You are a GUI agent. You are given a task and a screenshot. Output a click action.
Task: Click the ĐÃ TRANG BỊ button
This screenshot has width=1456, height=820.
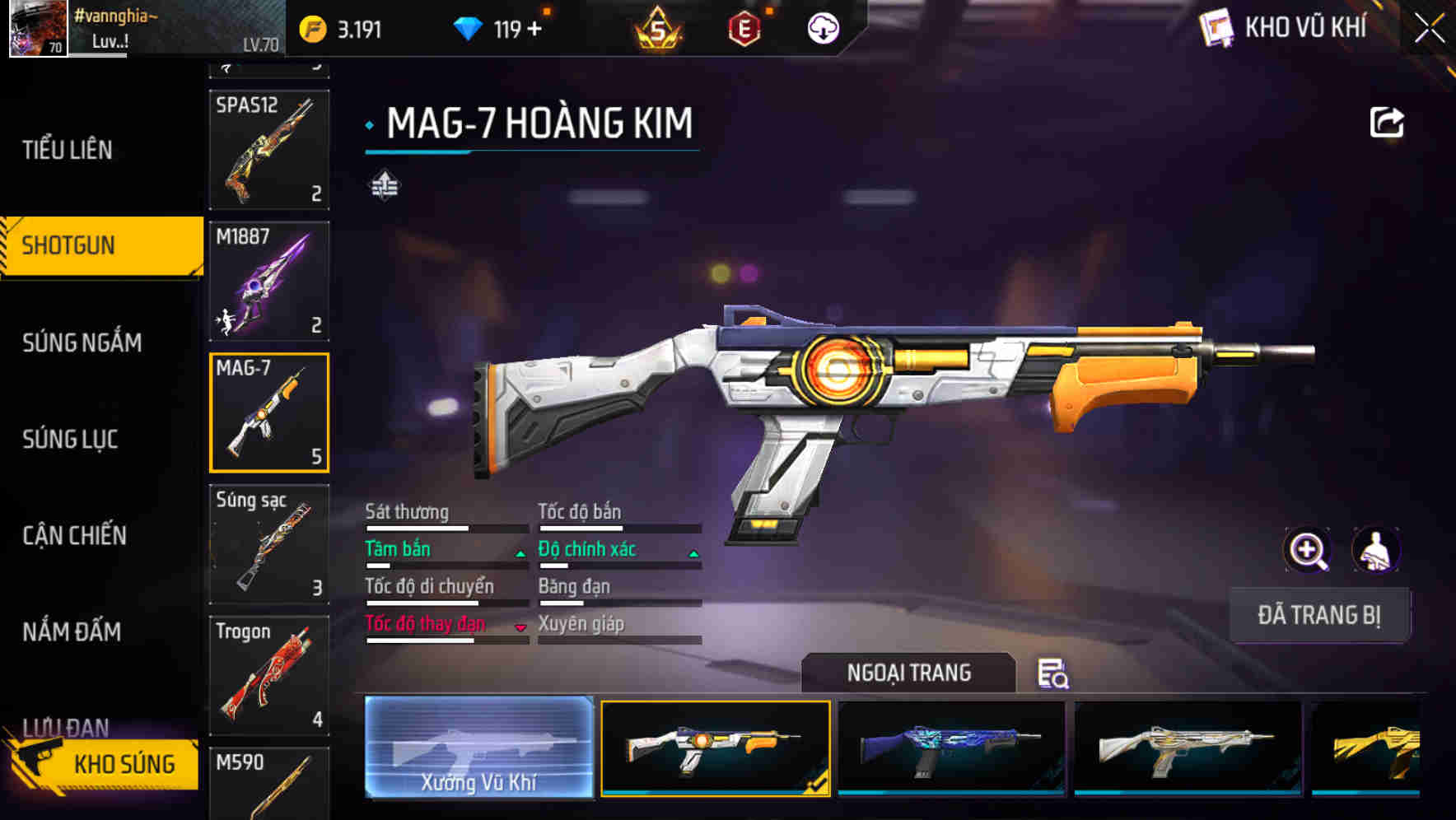(x=1318, y=615)
